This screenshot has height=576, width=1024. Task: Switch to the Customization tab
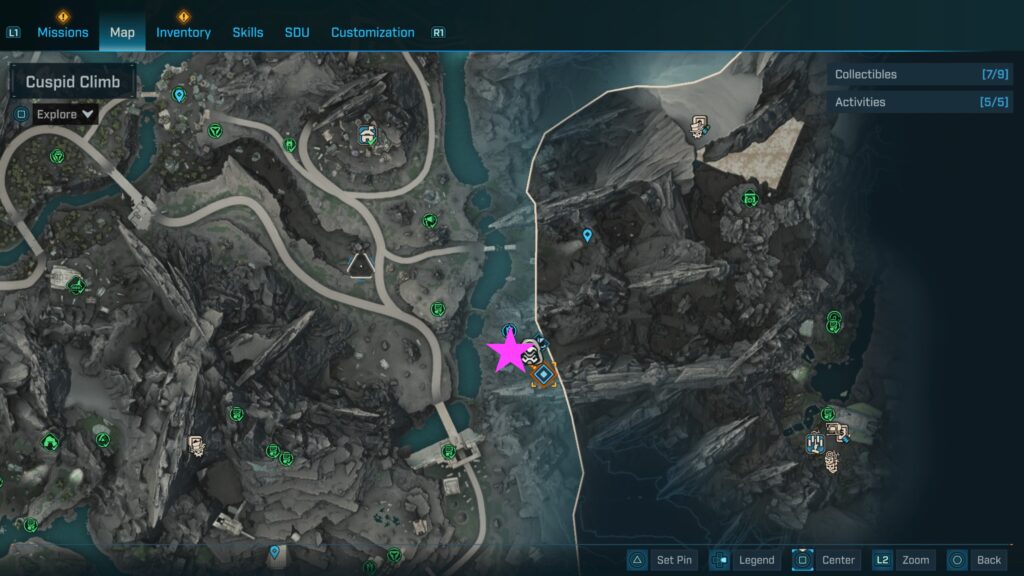(372, 32)
